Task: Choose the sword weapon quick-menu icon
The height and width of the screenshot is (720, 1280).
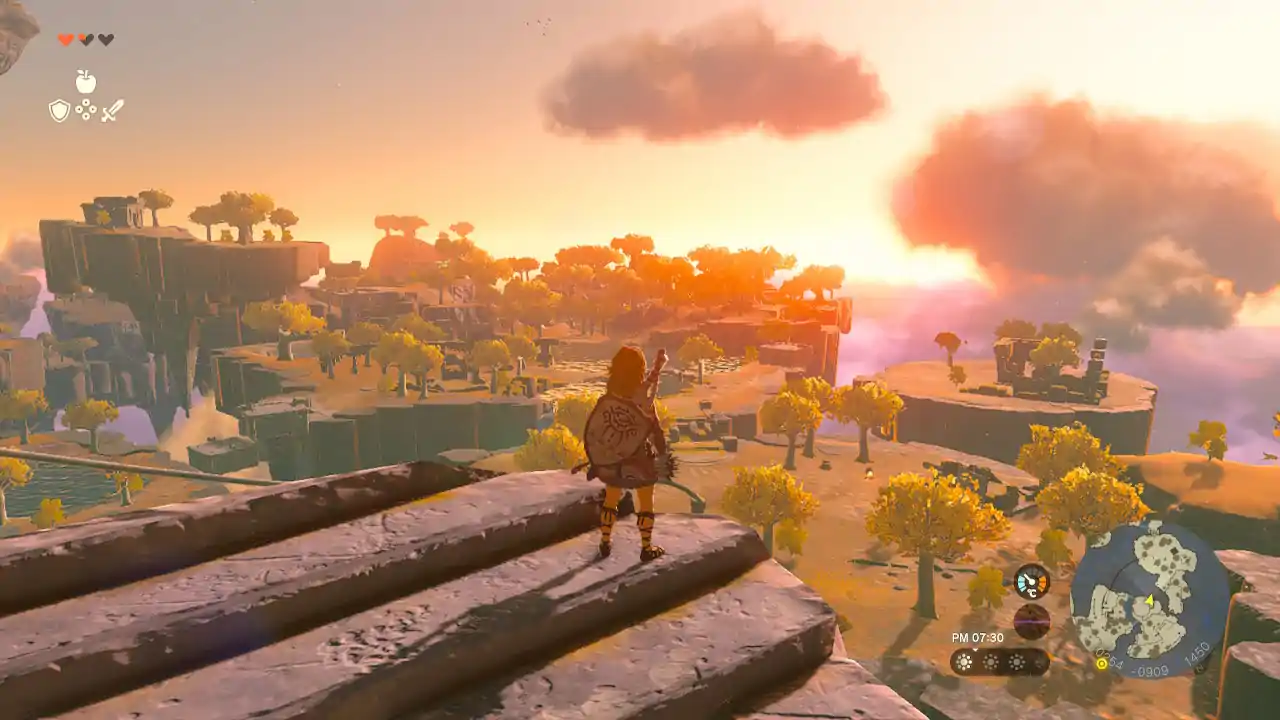Action: pos(112,110)
